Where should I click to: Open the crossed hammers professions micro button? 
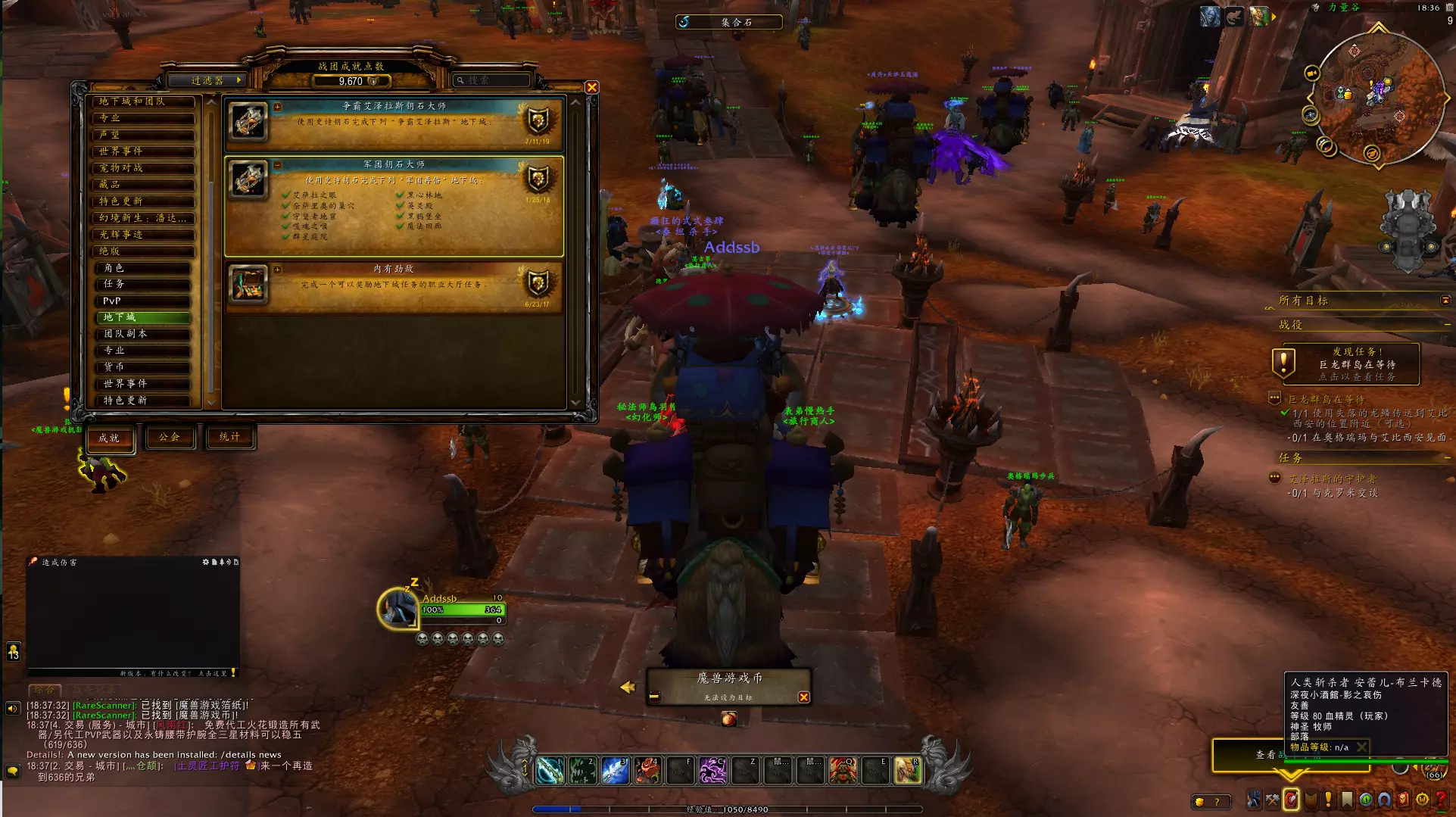coord(1272,800)
